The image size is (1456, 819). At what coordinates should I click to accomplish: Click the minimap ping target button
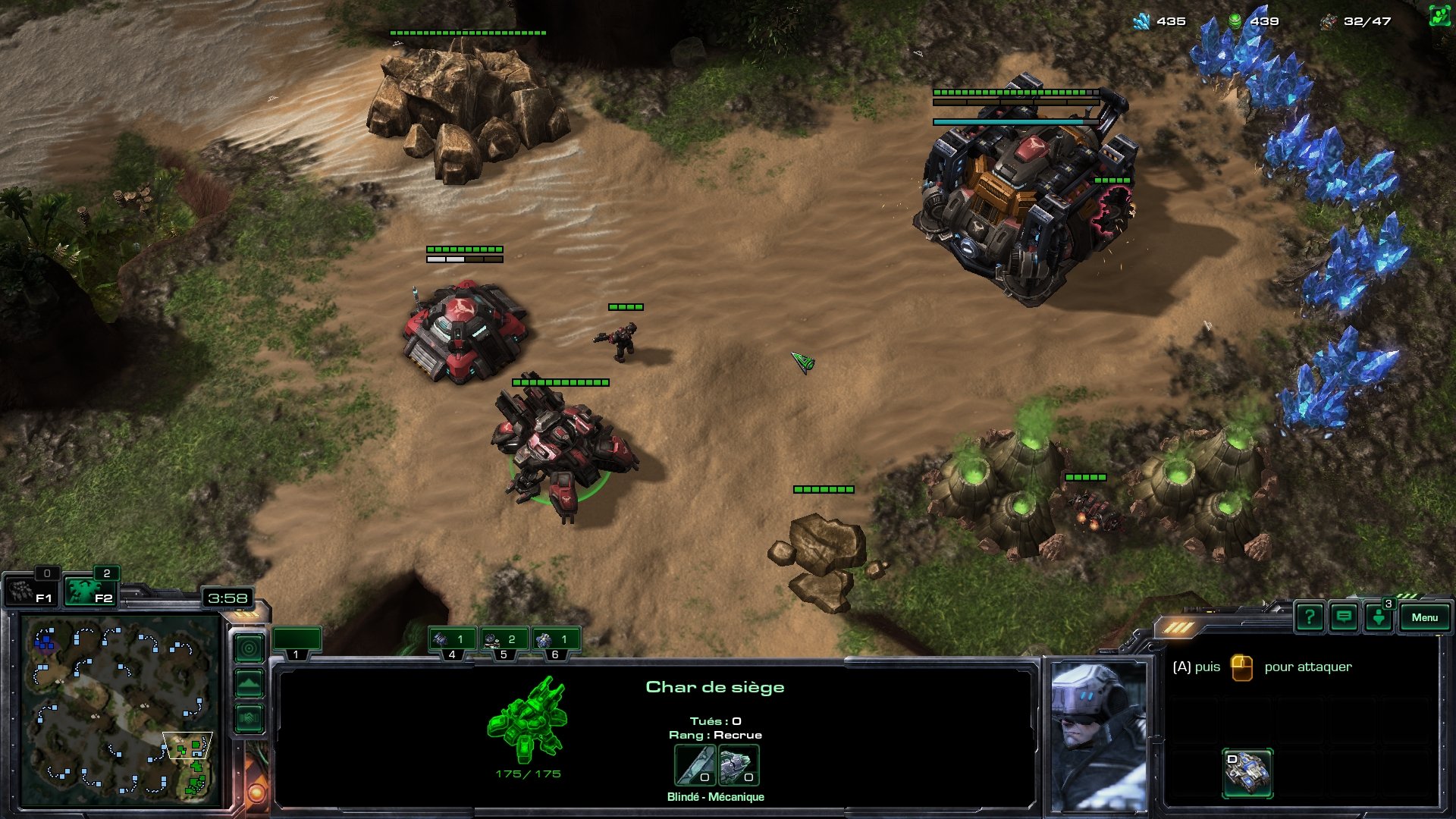[x=249, y=648]
